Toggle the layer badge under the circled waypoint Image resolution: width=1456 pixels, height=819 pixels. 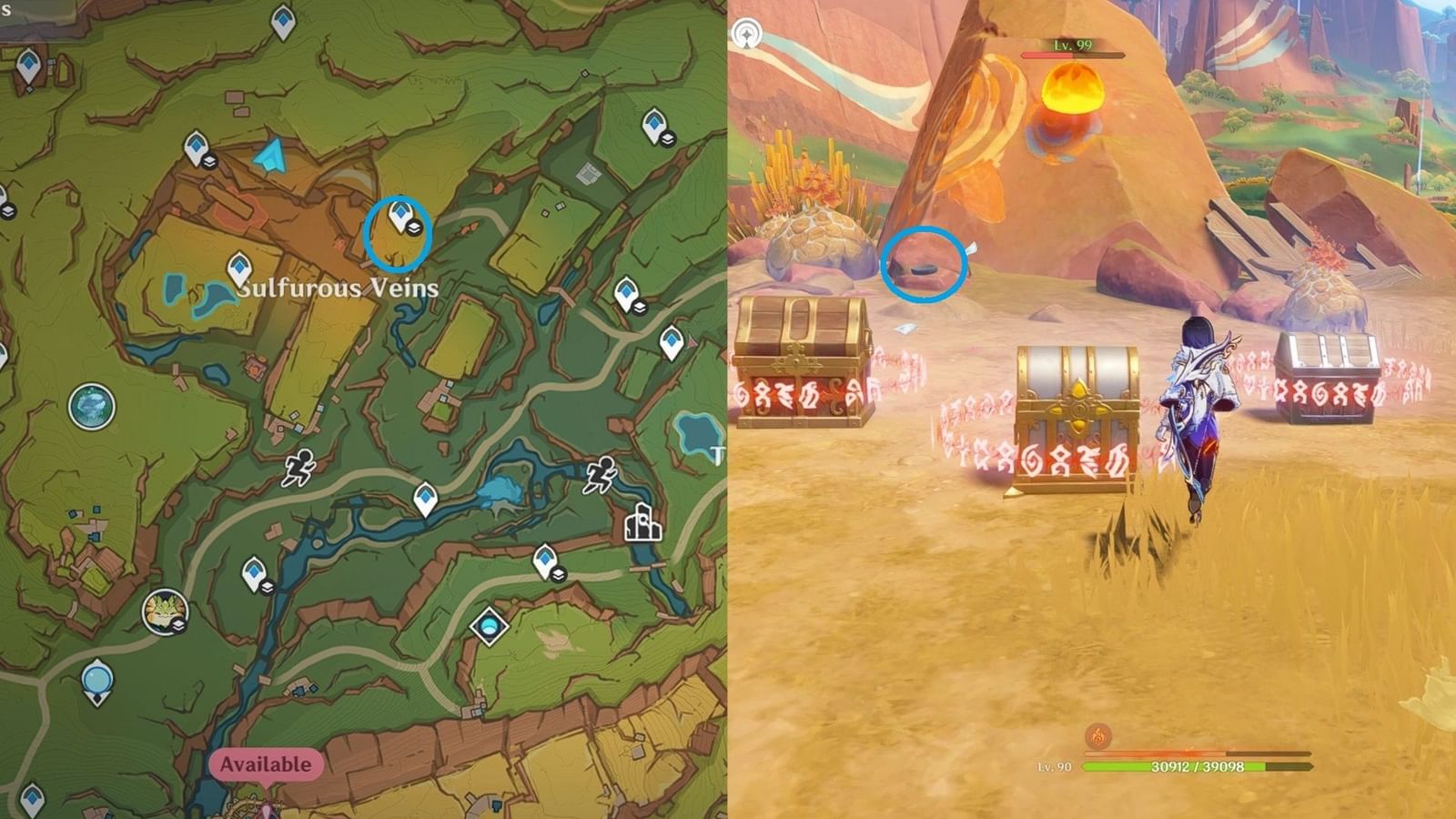coord(414,227)
